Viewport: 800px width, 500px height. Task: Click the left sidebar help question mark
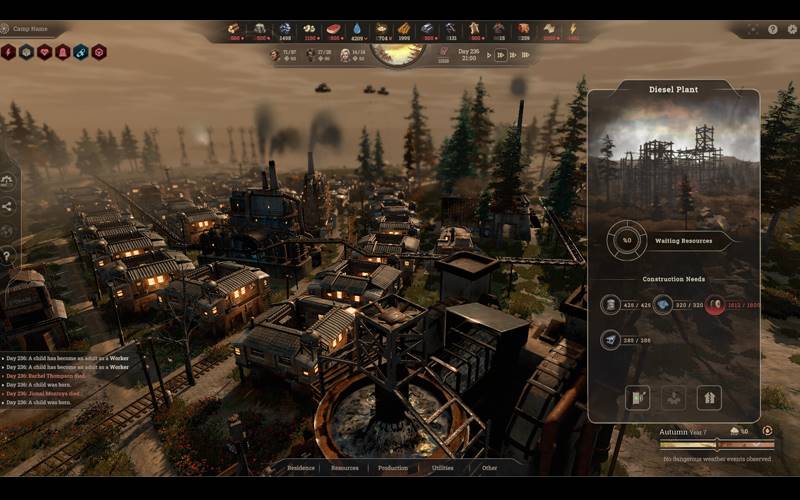[8, 256]
